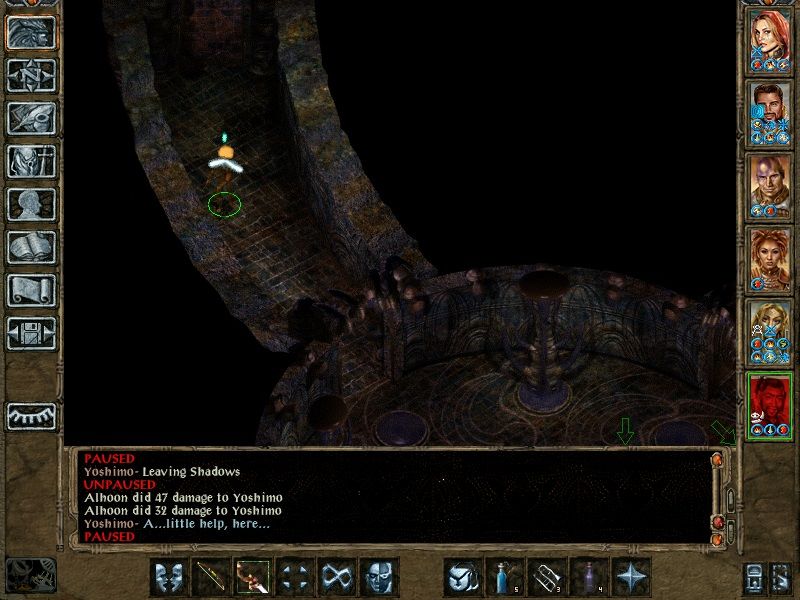Click the rest eyelid button

pos(31,415)
